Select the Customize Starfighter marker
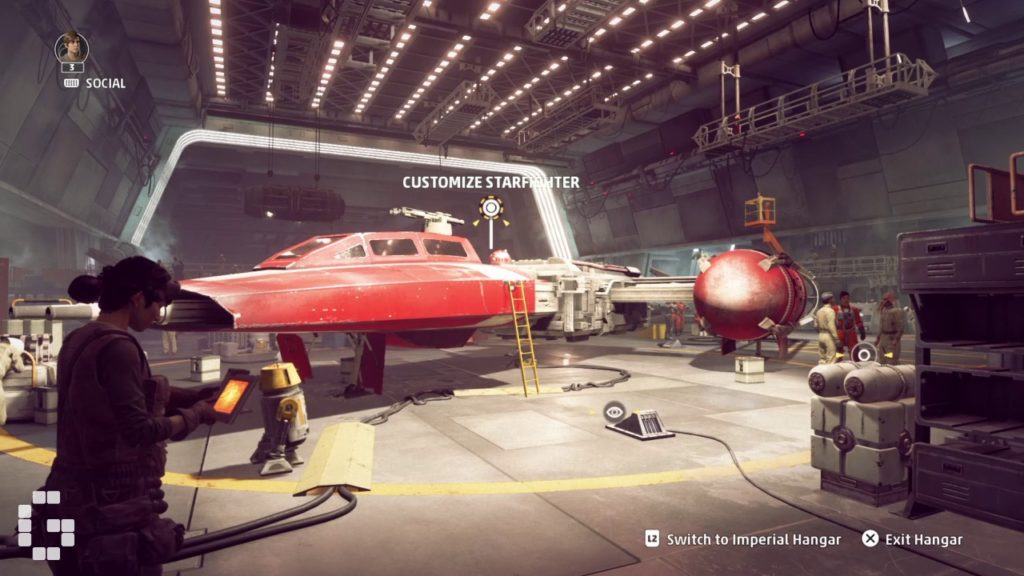Viewport: 1024px width, 576px height. pyautogui.click(x=490, y=209)
